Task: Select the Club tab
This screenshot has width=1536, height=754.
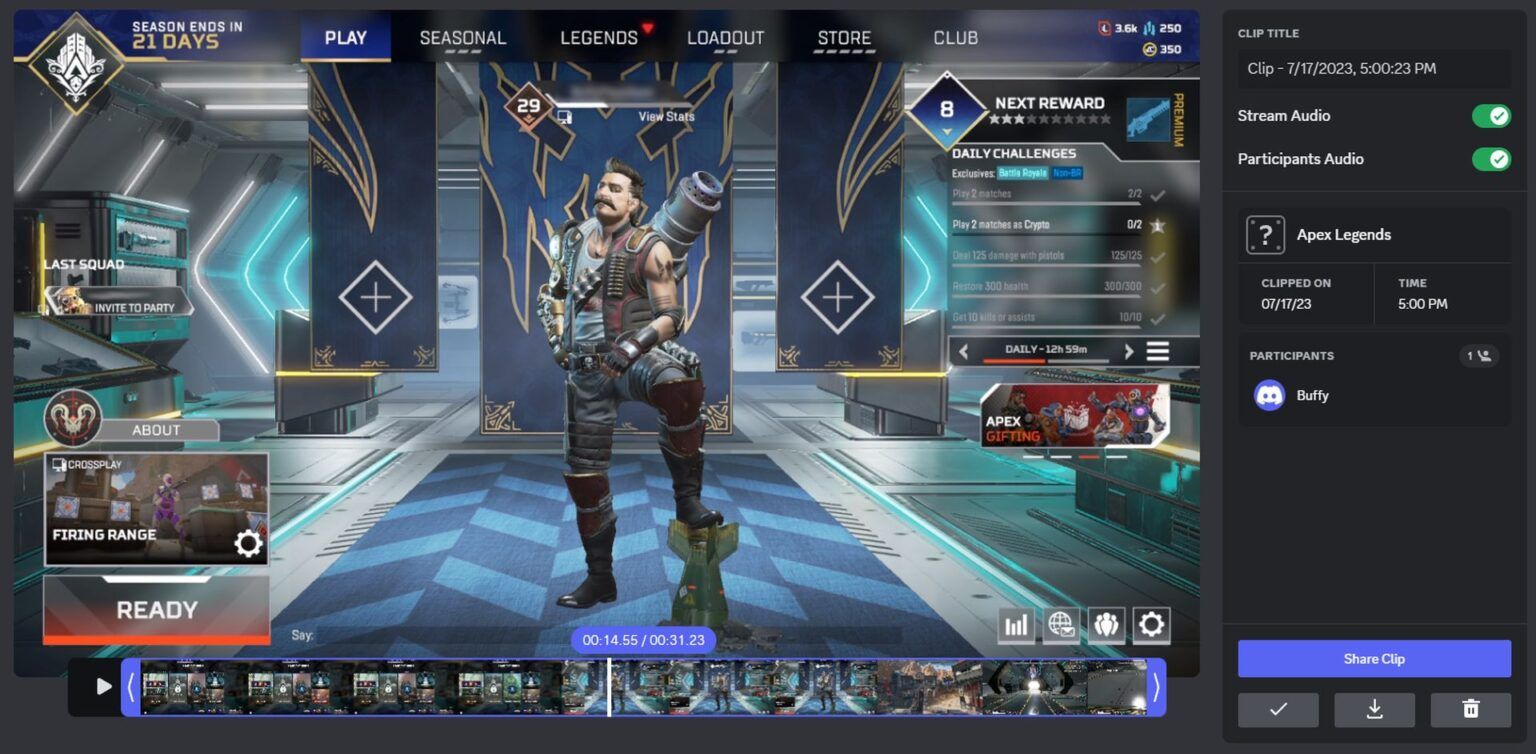Action: tap(955, 38)
